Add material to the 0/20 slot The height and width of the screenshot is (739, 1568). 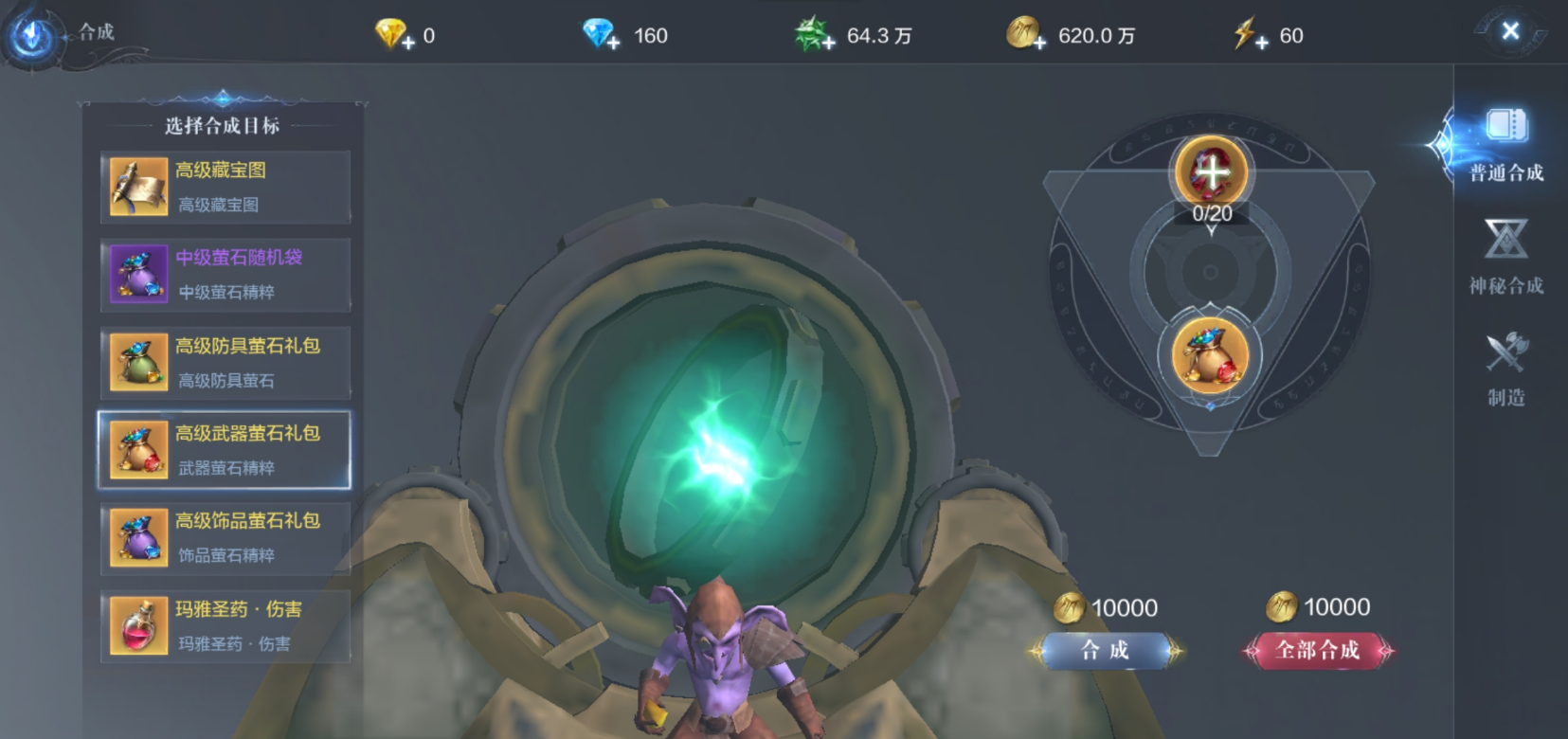pyautogui.click(x=1211, y=172)
